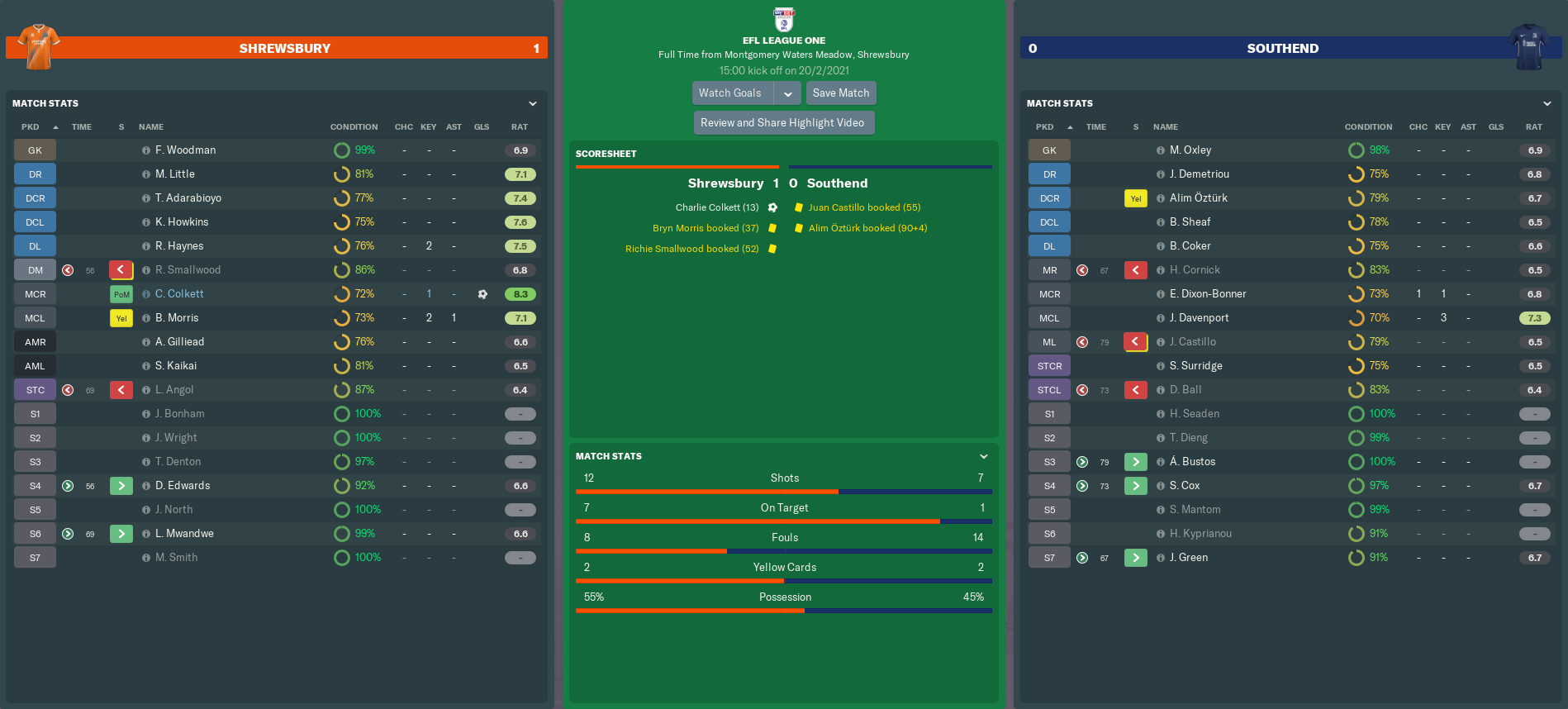1568x709 pixels.
Task: Open the Watch Goals button
Action: [x=730, y=93]
